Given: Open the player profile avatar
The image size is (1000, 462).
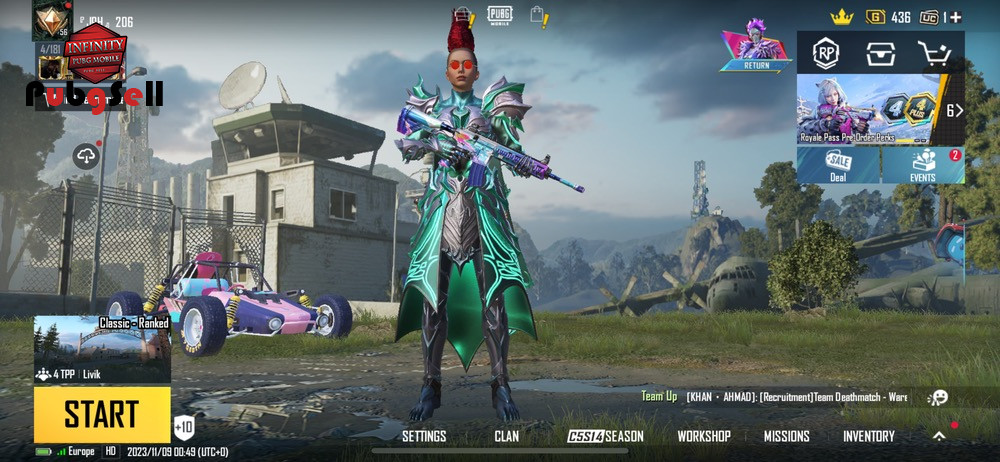Looking at the screenshot, I should point(52,20).
